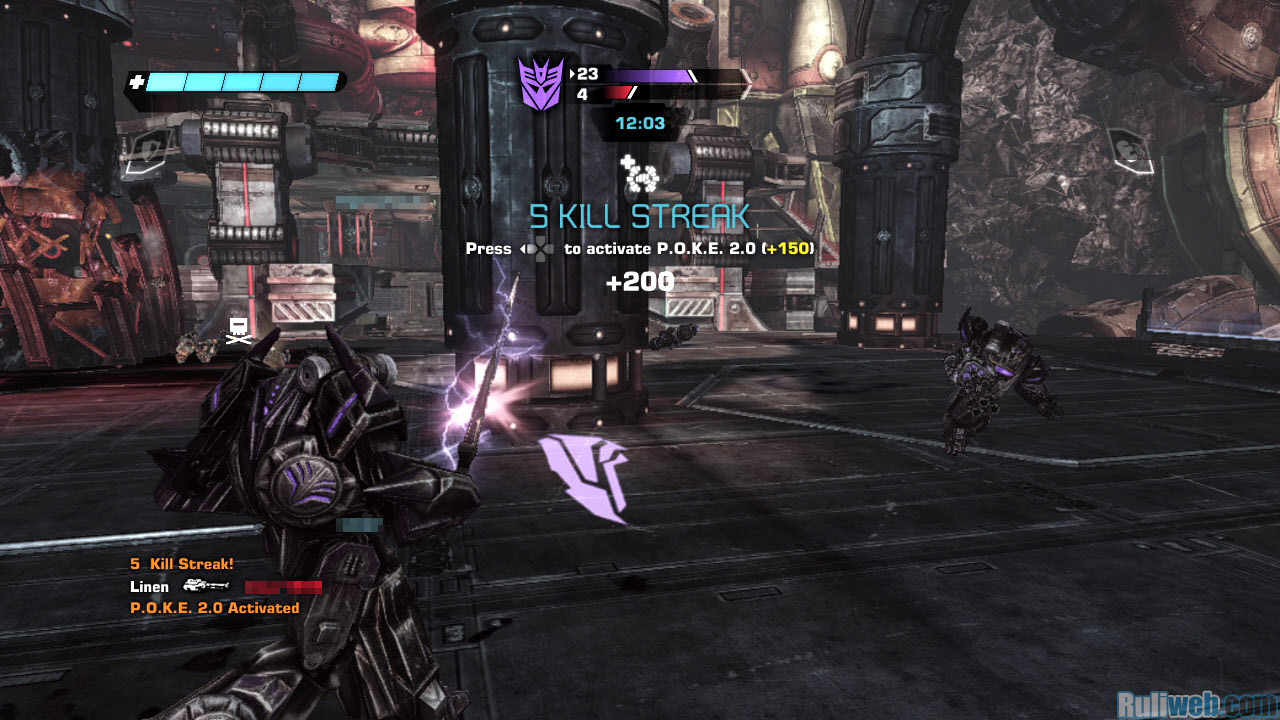
Task: Select the kill streak reward icon
Action: tap(640, 175)
